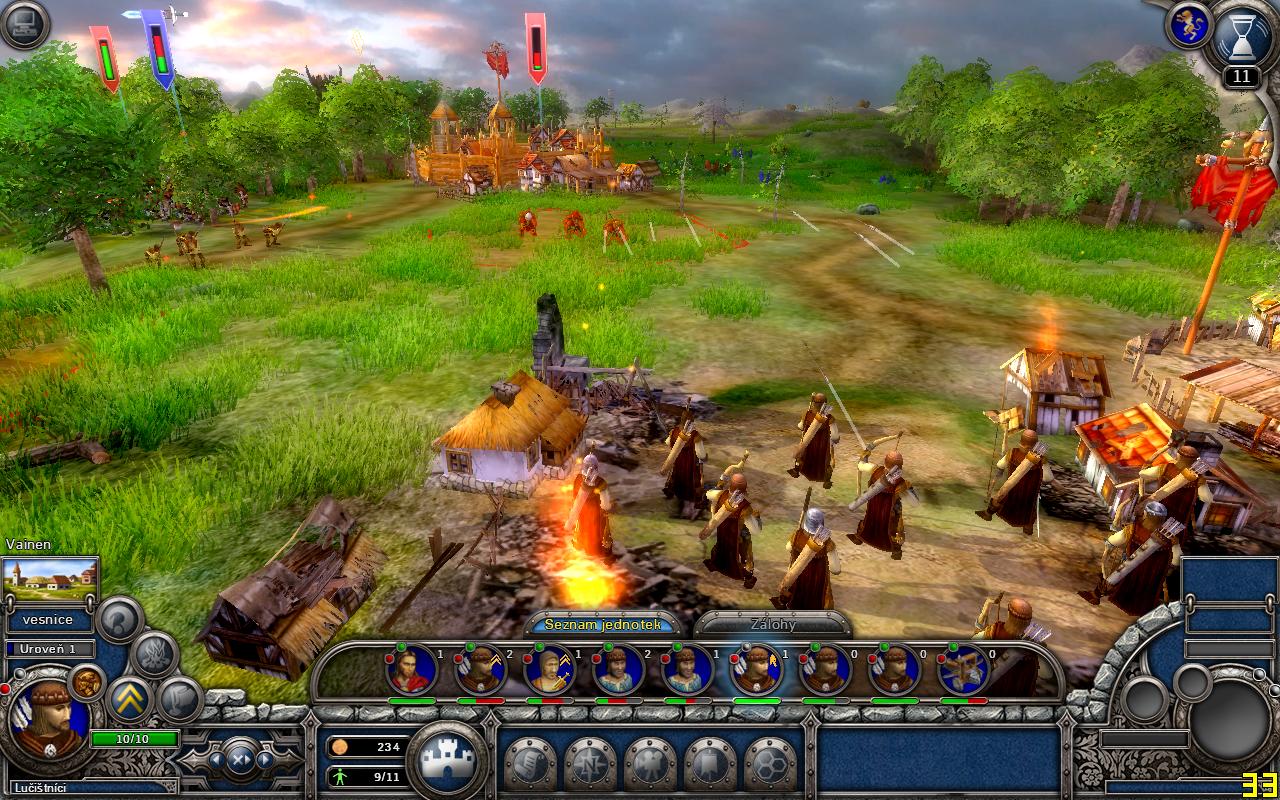
Task: Select the highlighted archer unit portrait
Action: tap(756, 669)
